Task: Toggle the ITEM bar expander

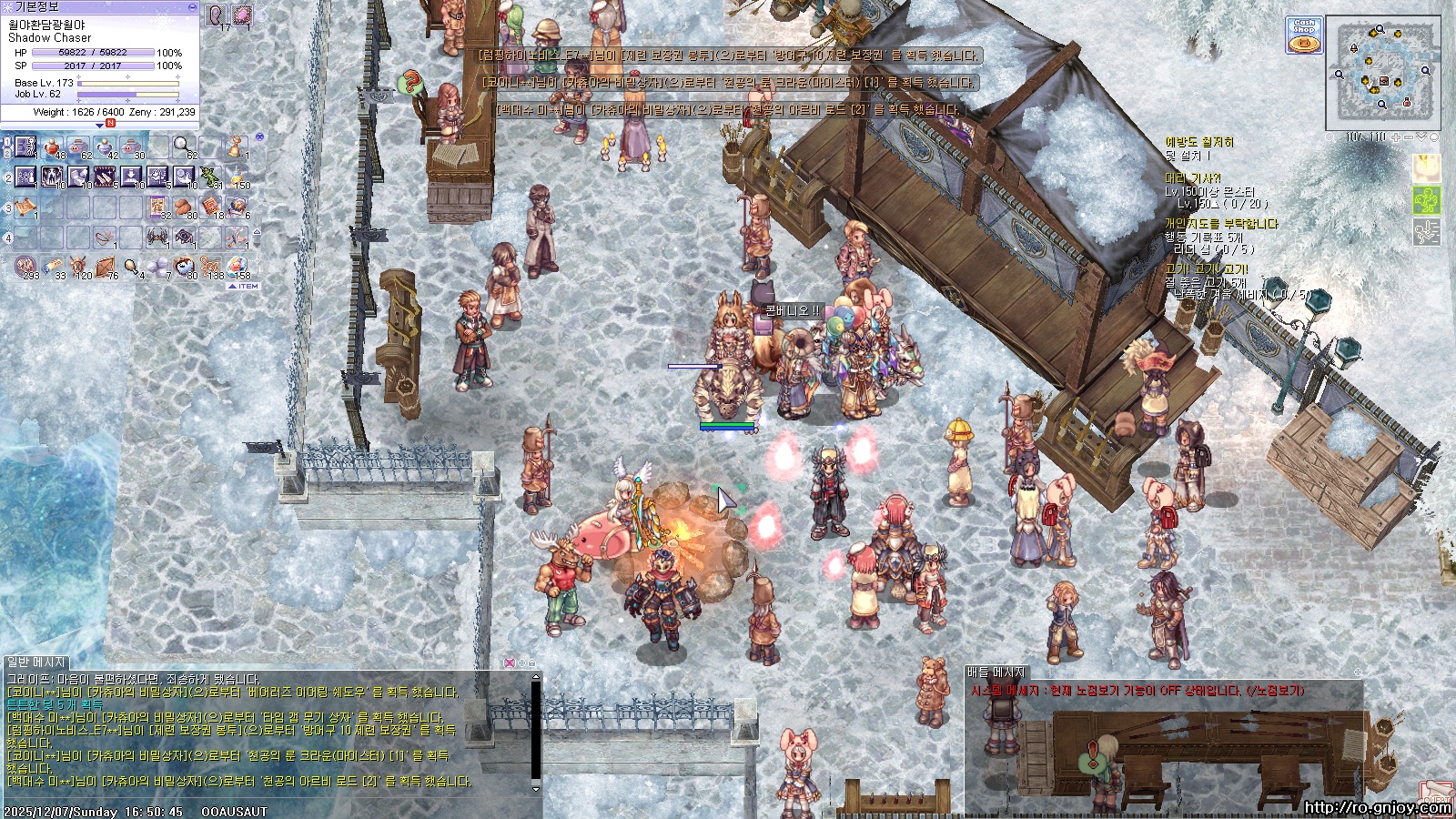Action: point(243,286)
